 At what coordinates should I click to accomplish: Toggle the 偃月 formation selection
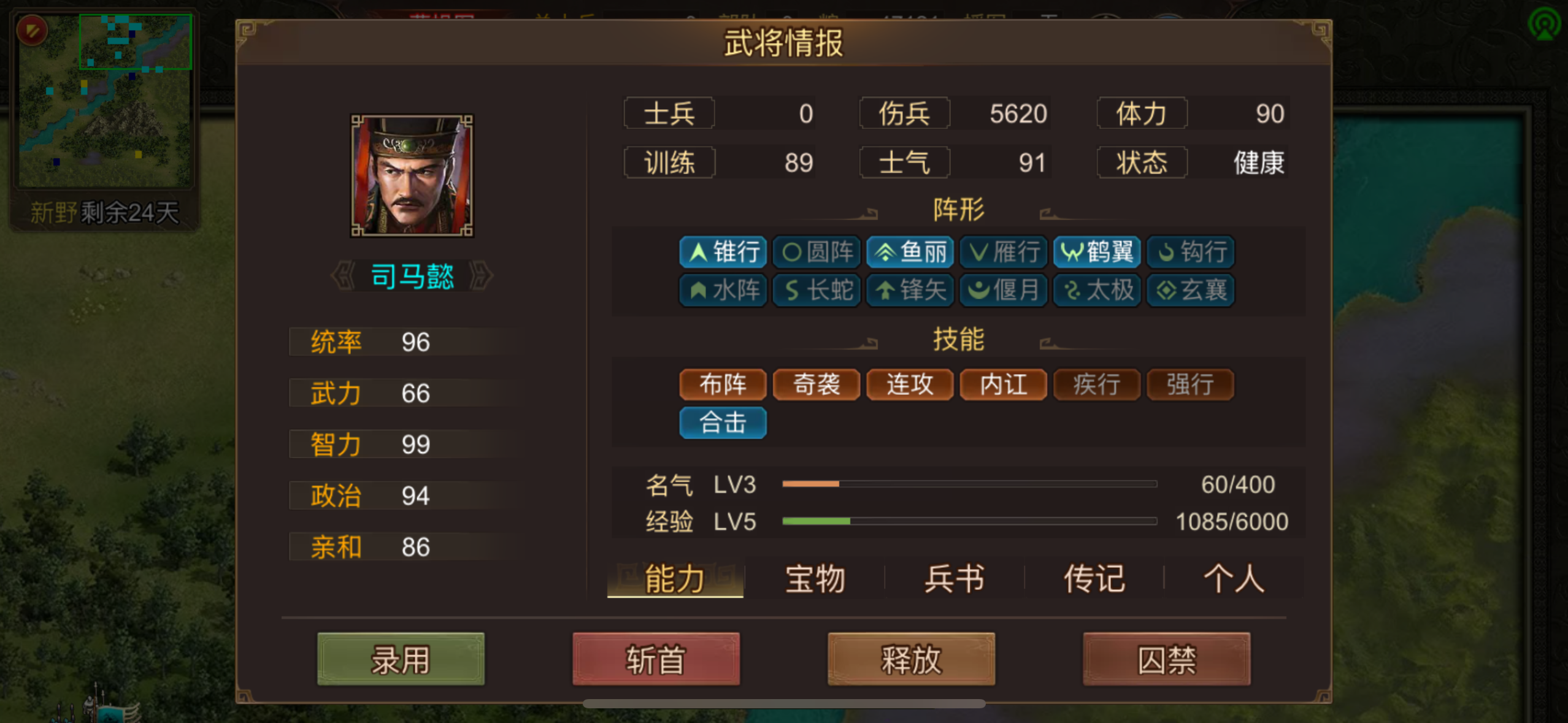[x=1003, y=291]
